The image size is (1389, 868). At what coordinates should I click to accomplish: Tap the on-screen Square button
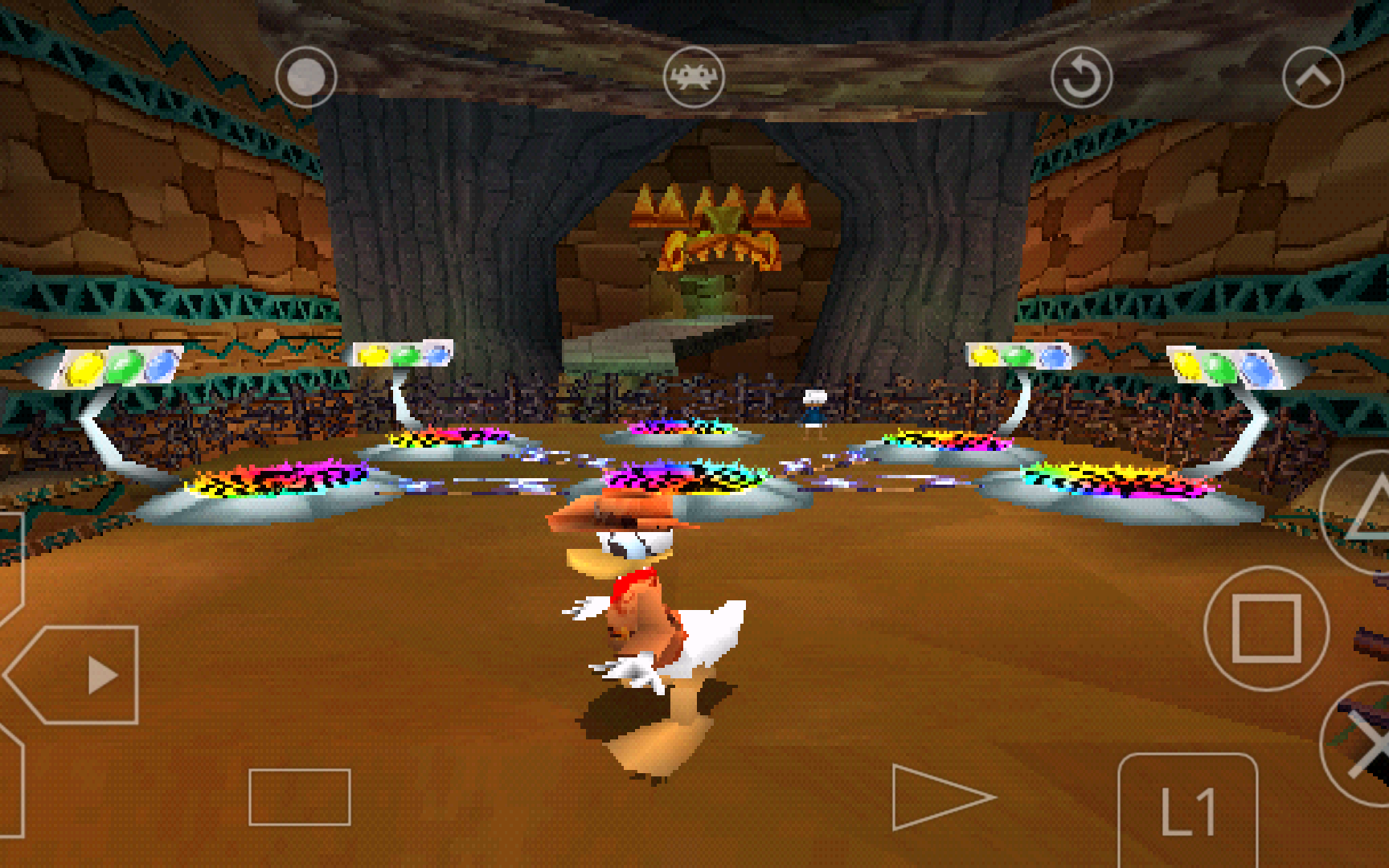click(x=1266, y=628)
